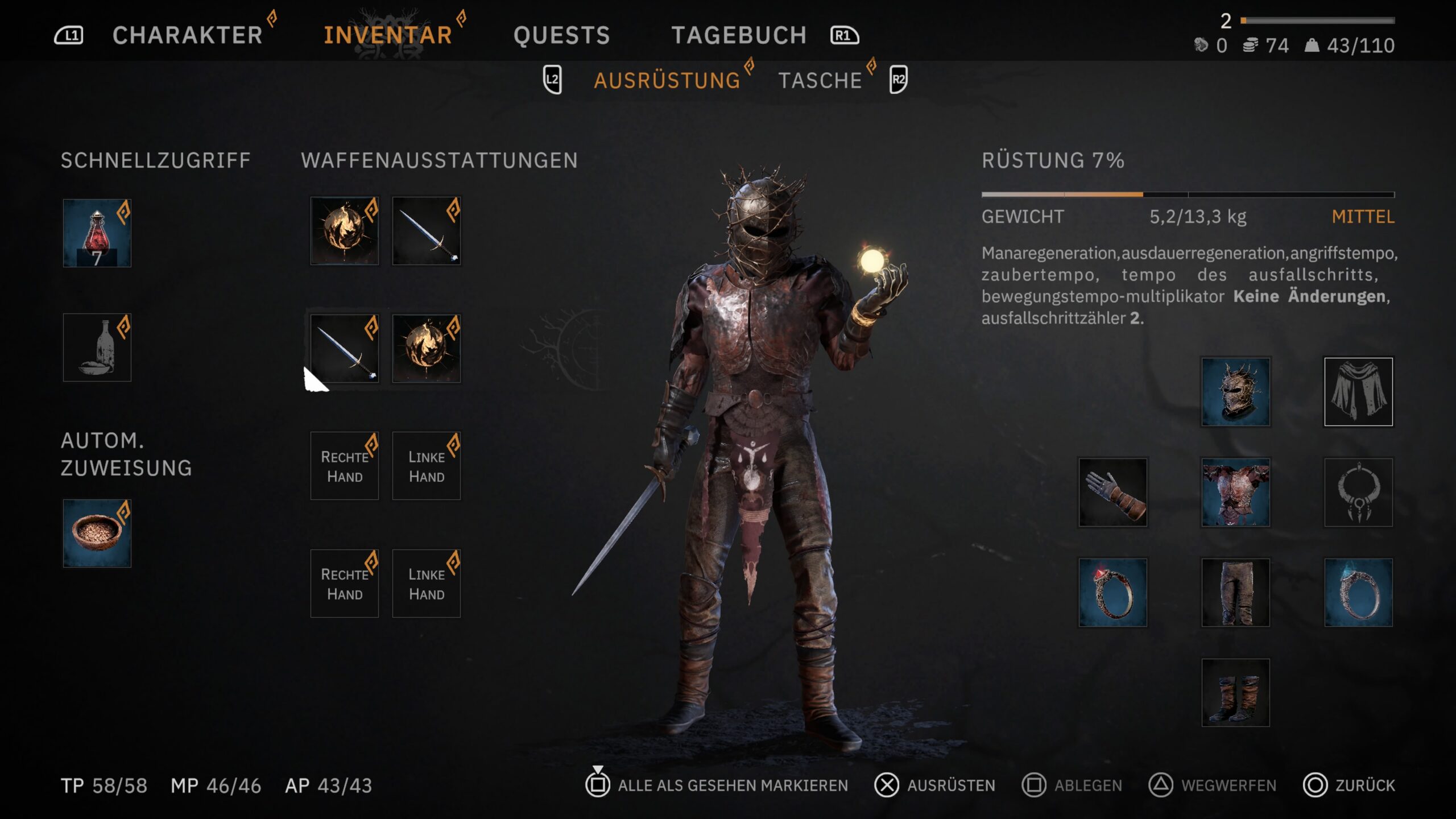Choose Alle als gesehen markieren
The height and width of the screenshot is (819, 1456).
tap(717, 785)
